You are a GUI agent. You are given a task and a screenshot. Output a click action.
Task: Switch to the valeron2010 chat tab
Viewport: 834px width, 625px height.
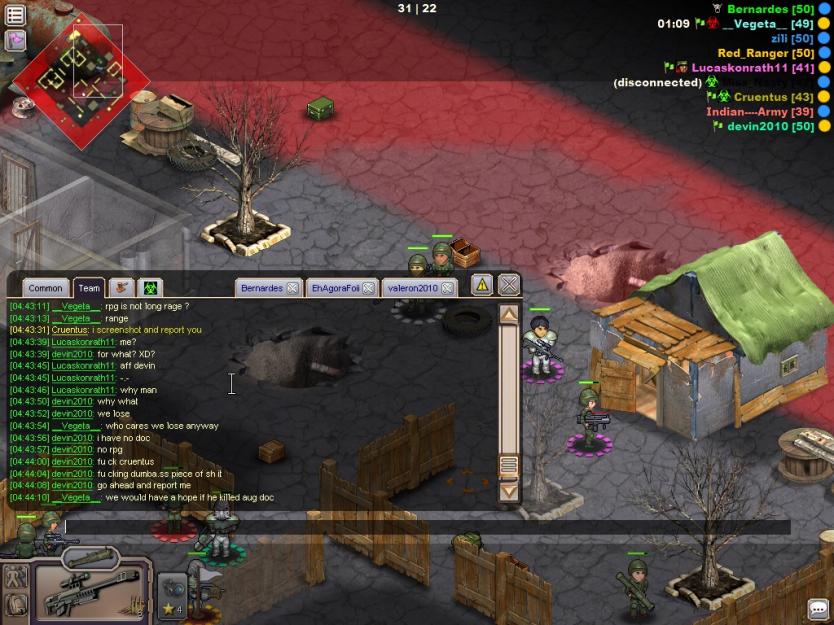412,288
